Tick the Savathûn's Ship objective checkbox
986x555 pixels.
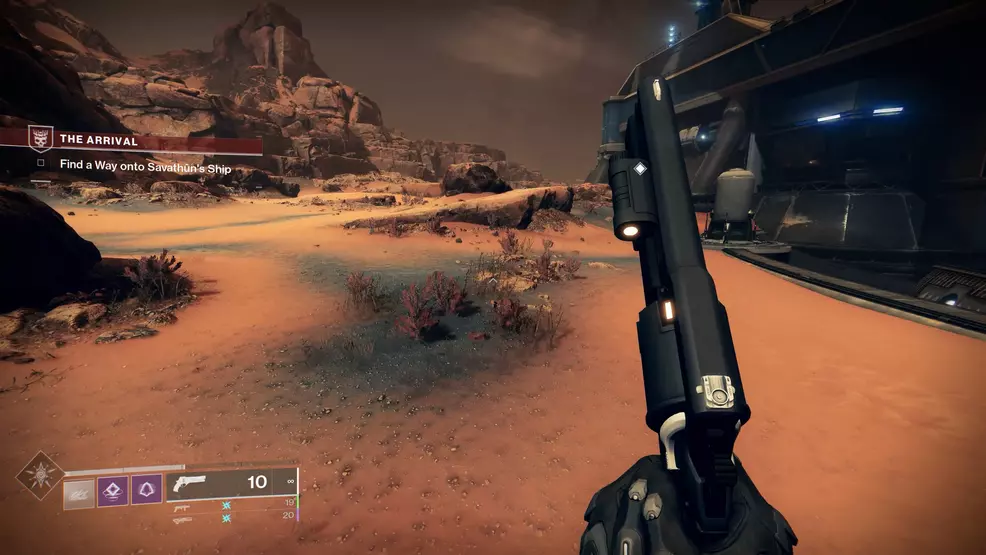coord(41,162)
